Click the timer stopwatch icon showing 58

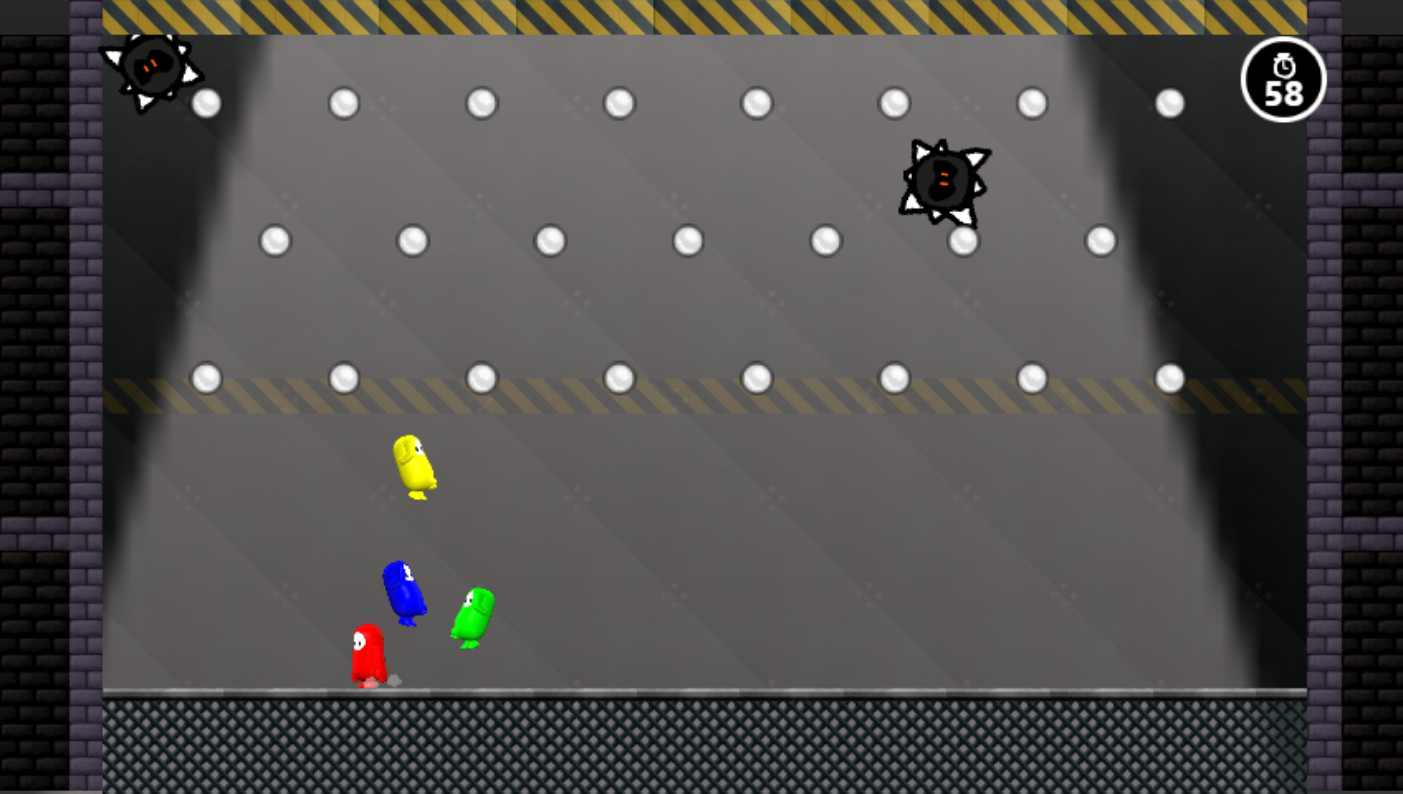tap(1284, 80)
